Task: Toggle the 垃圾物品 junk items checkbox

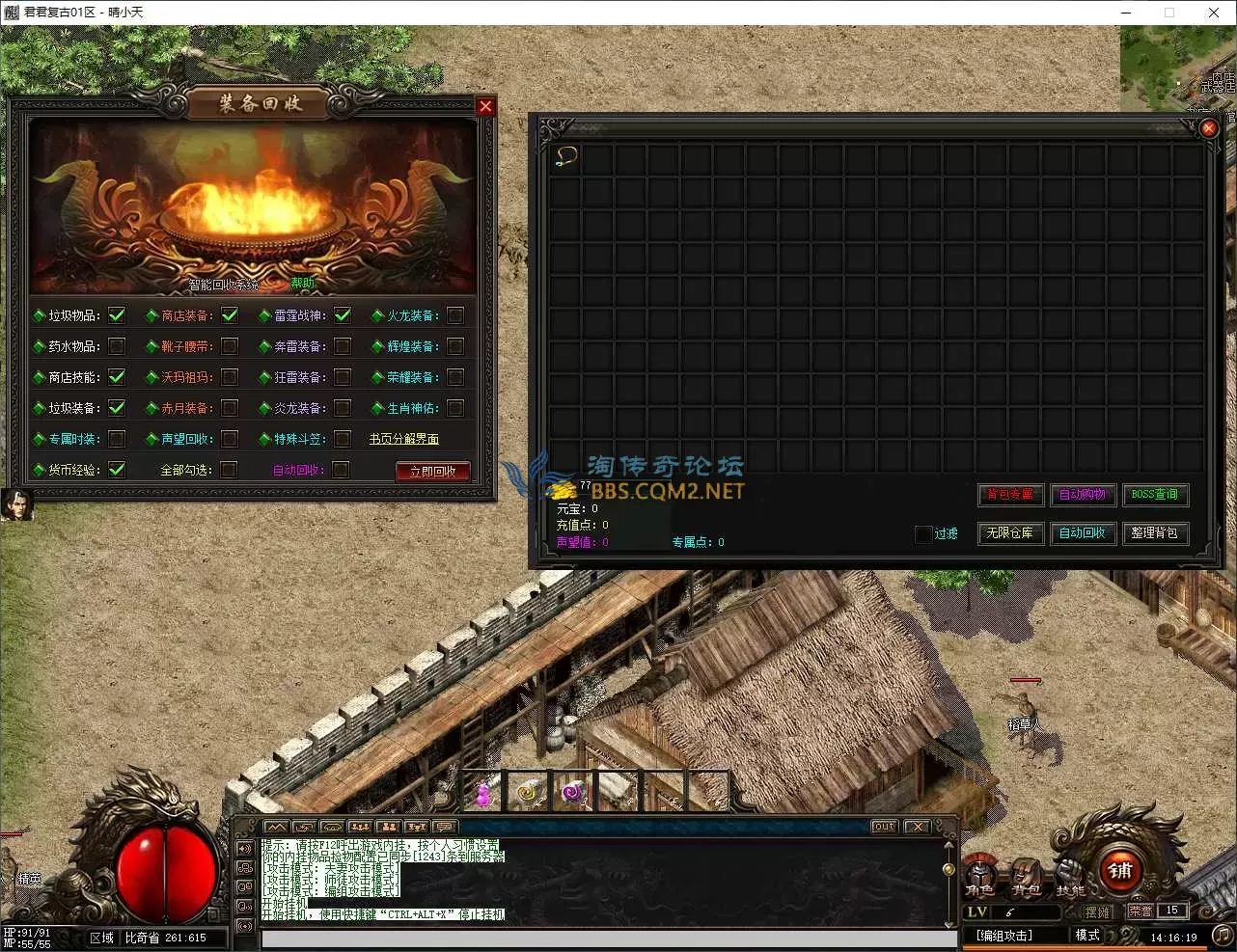Action: [x=117, y=315]
